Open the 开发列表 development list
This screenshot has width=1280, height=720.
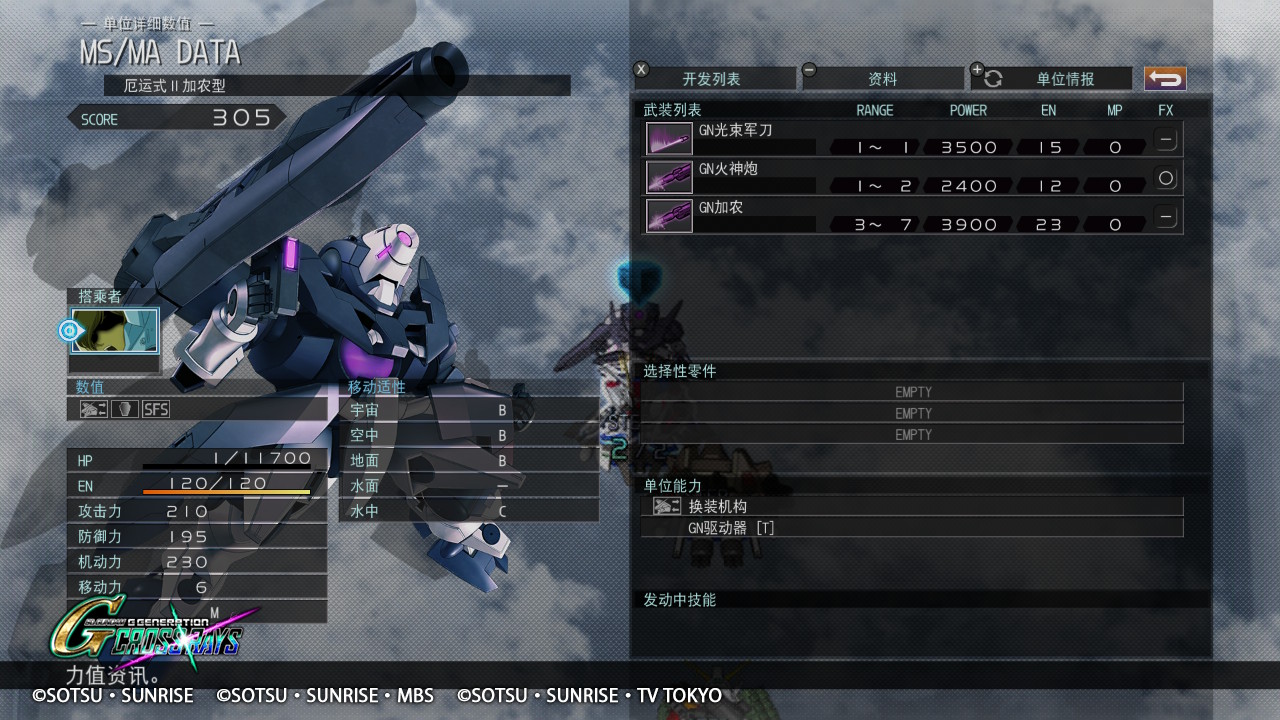pyautogui.click(x=714, y=79)
